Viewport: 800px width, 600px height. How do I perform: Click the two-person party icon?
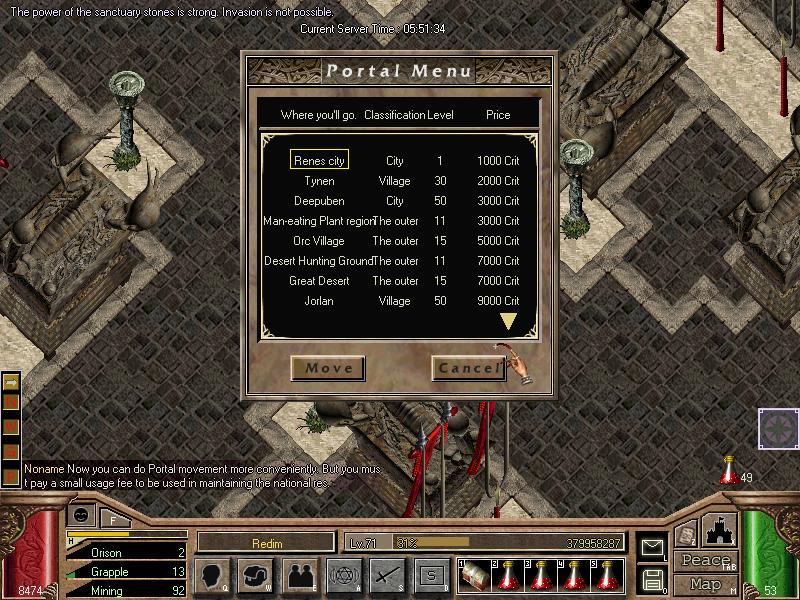click(300, 575)
